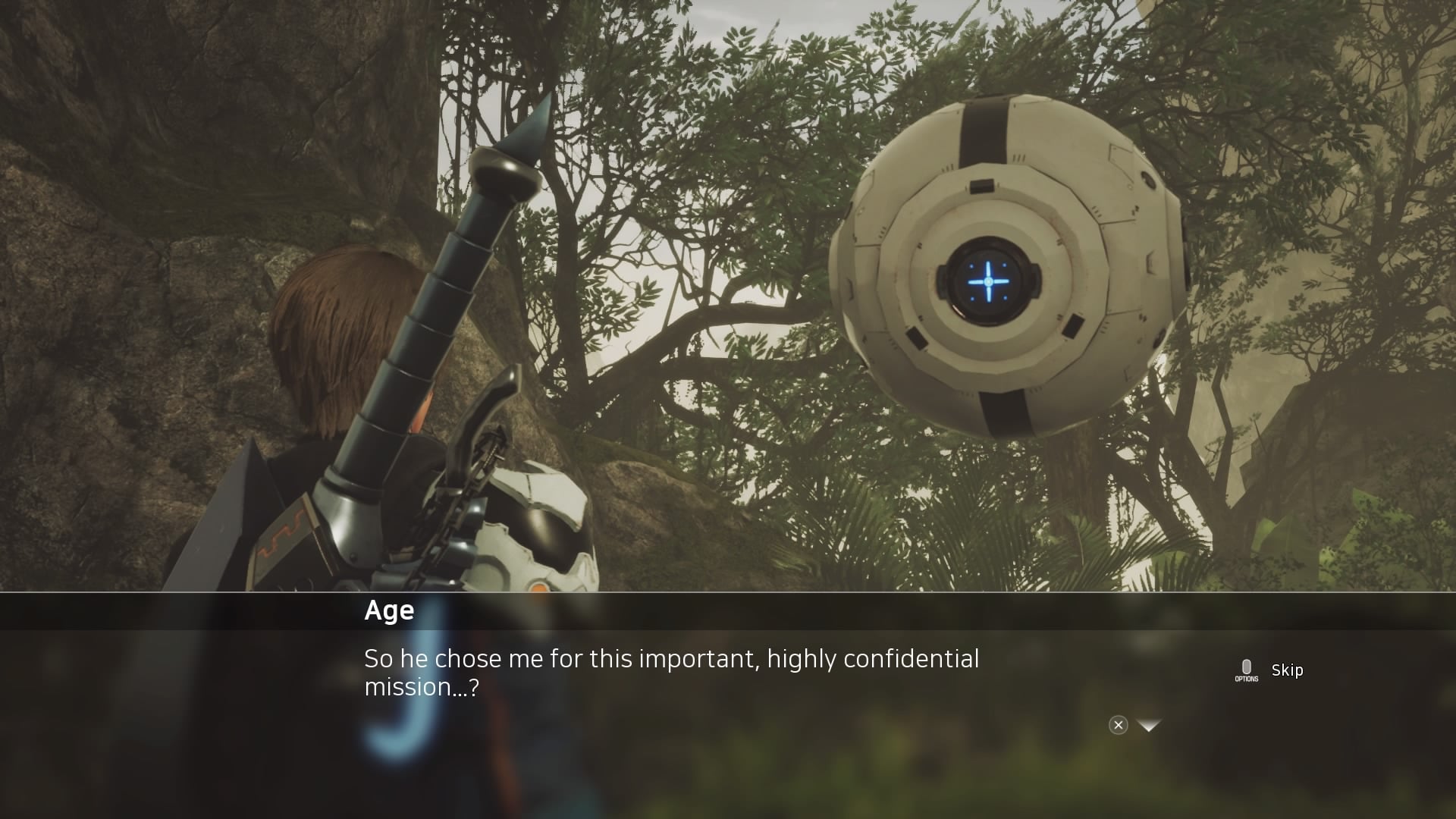Click the rocky cliff on the left
The height and width of the screenshot is (819, 1456).
tap(114, 303)
